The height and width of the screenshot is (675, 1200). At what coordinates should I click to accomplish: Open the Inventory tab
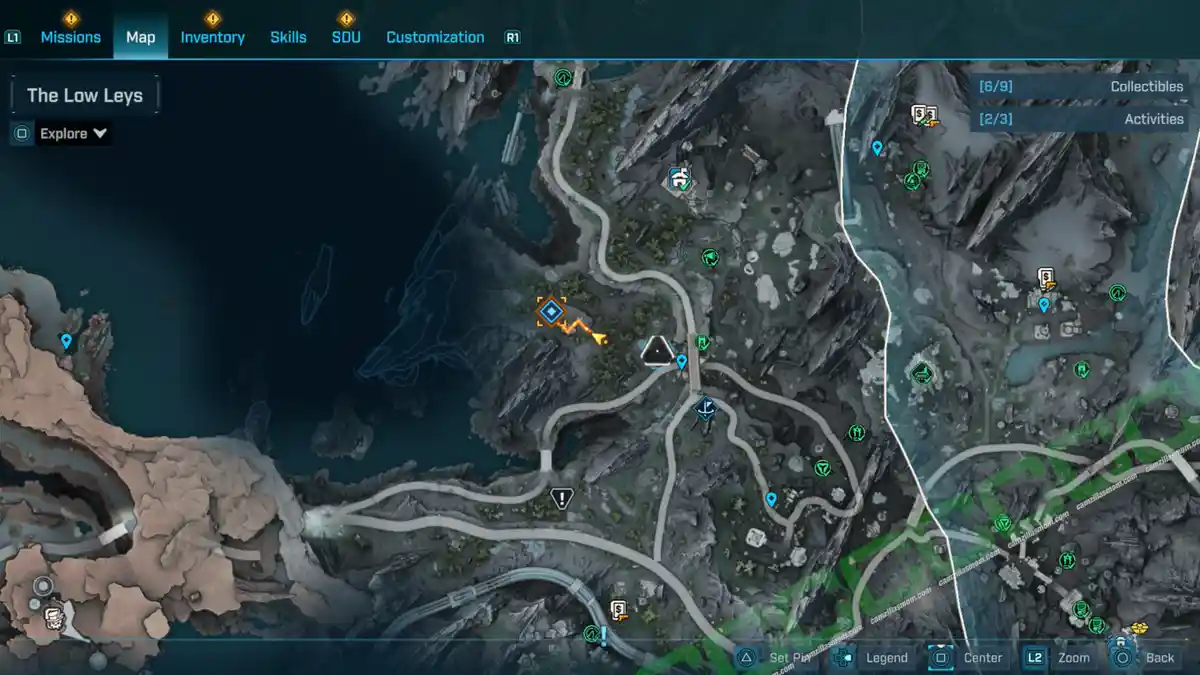pyautogui.click(x=212, y=37)
